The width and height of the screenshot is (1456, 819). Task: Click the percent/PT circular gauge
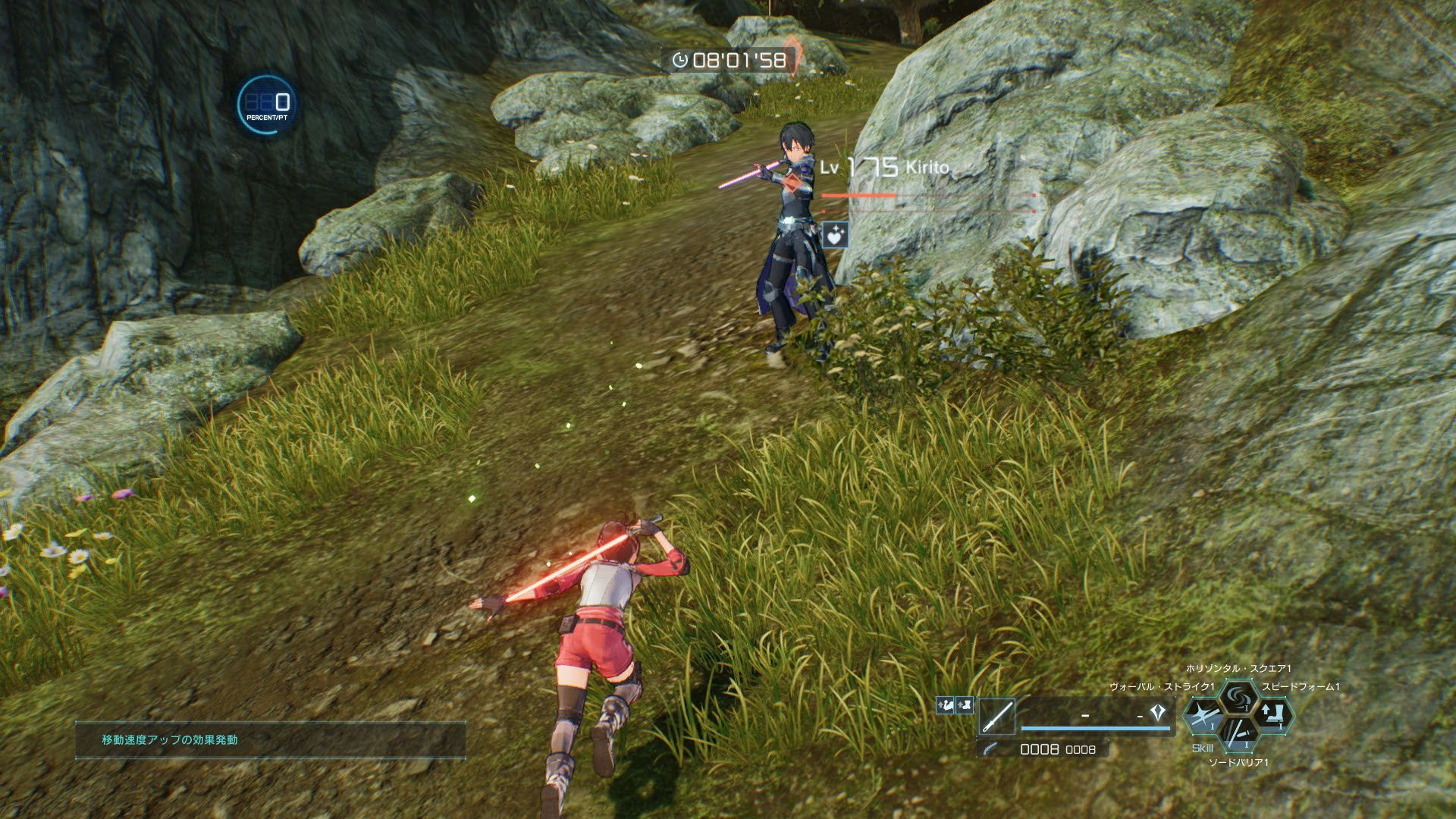[266, 104]
